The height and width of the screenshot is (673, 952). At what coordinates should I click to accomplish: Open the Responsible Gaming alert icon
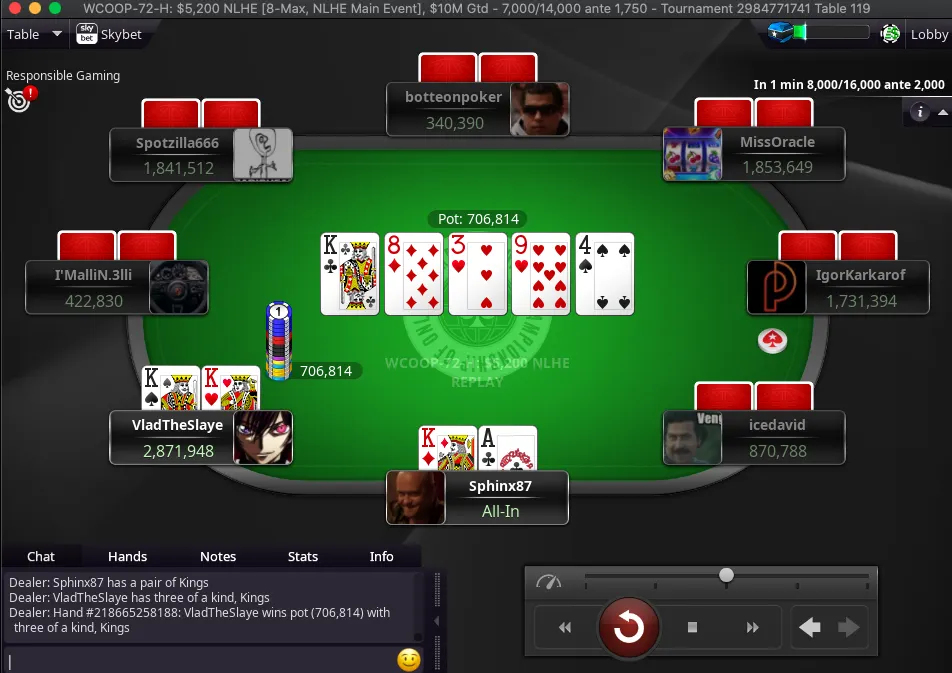coord(18,98)
